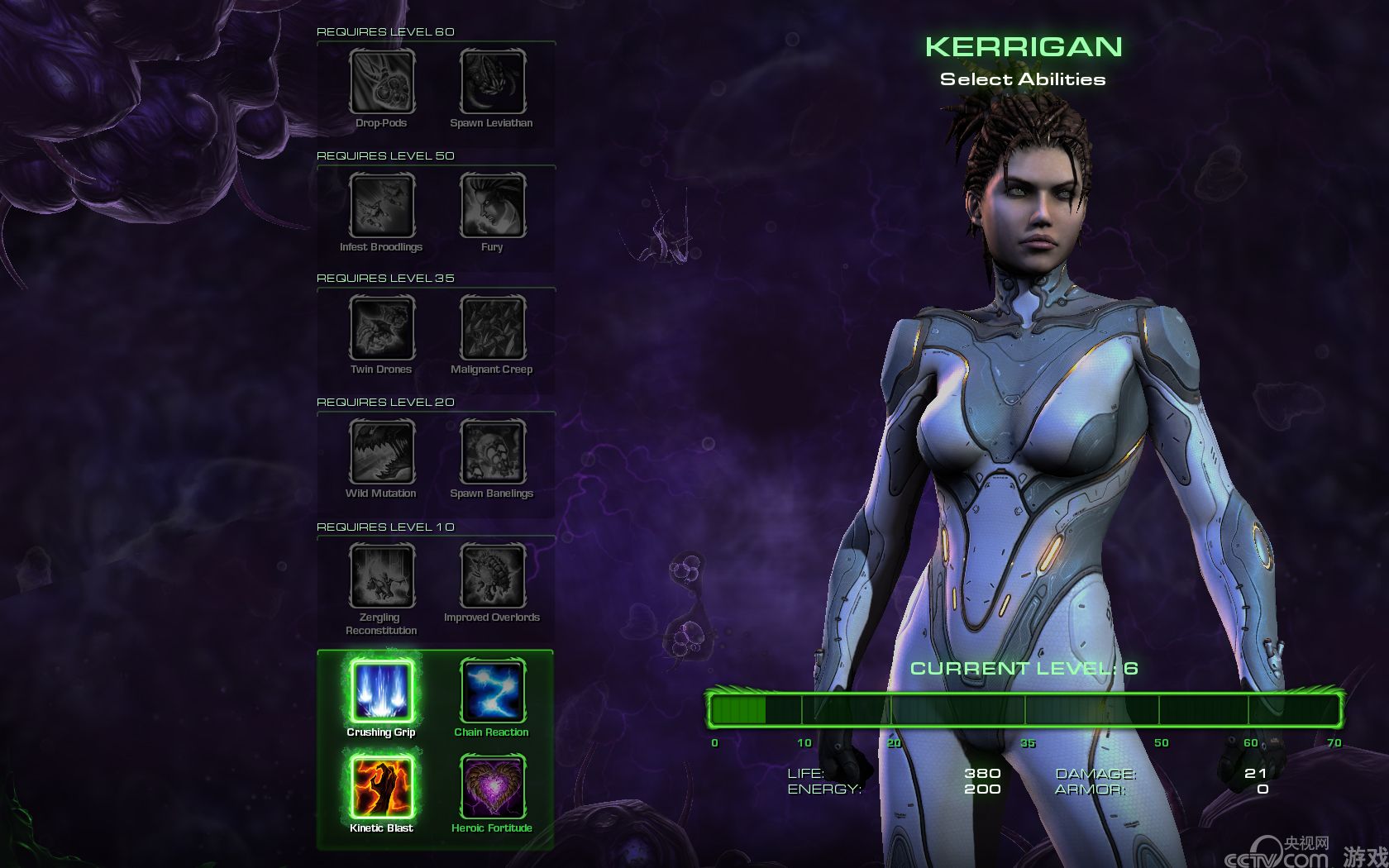Click the Spawn Leviathan ability icon

click(493, 81)
